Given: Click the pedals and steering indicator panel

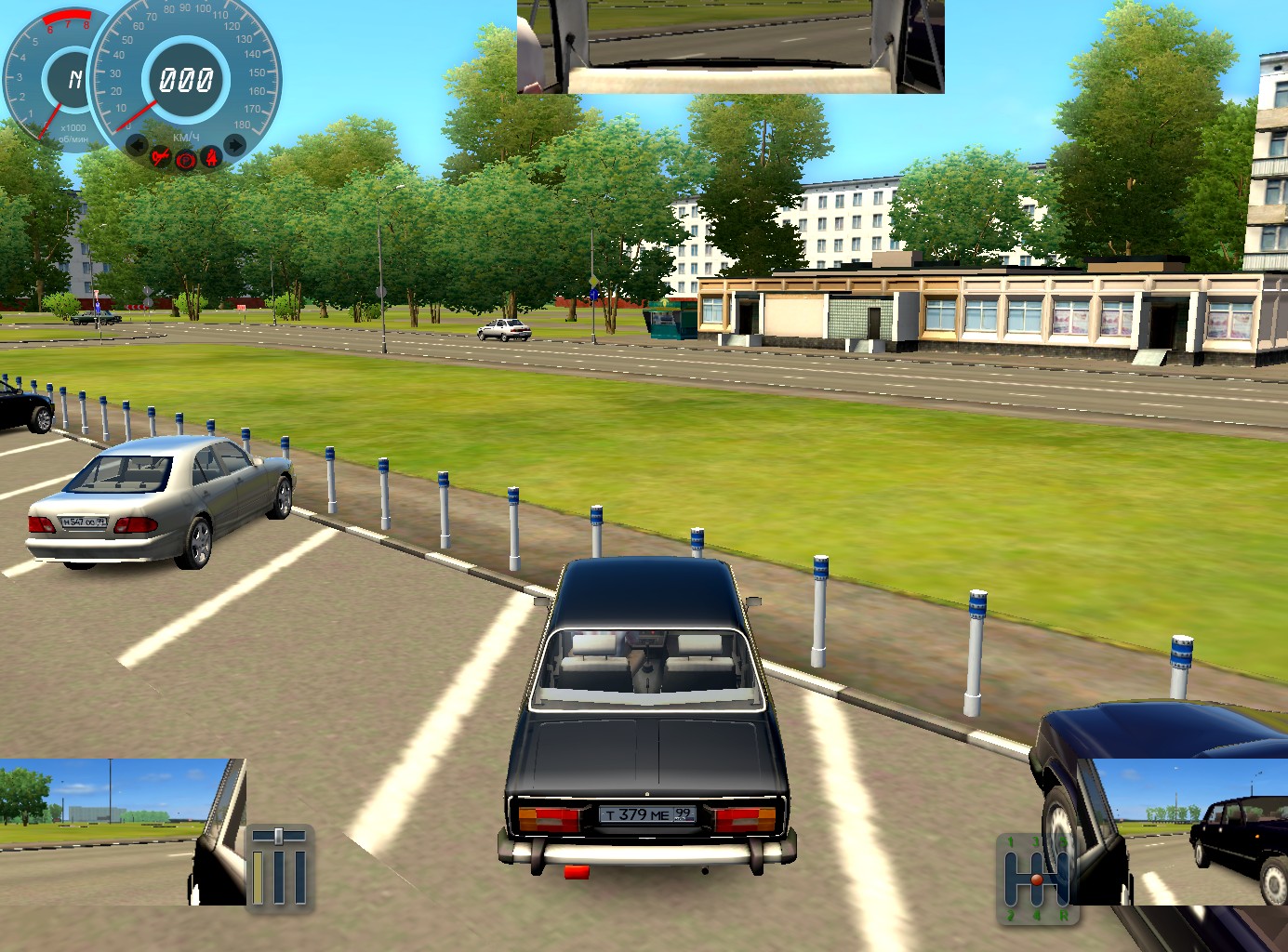Looking at the screenshot, I should [x=279, y=866].
